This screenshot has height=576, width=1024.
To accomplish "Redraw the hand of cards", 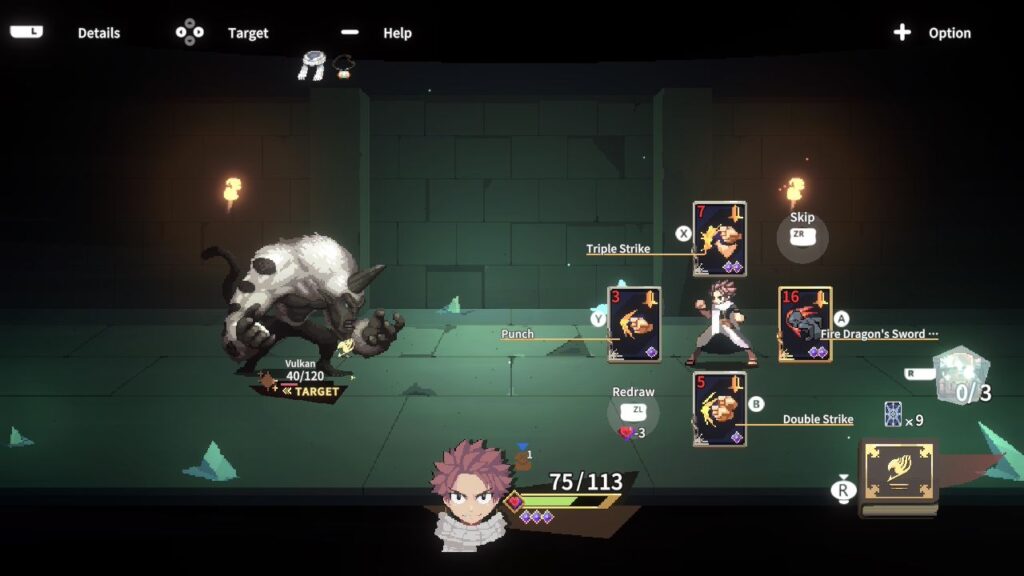I will click(x=633, y=412).
